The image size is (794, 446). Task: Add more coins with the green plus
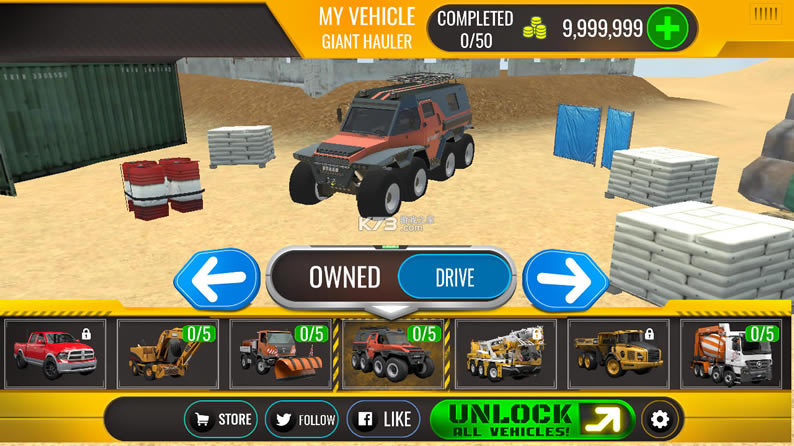click(667, 28)
